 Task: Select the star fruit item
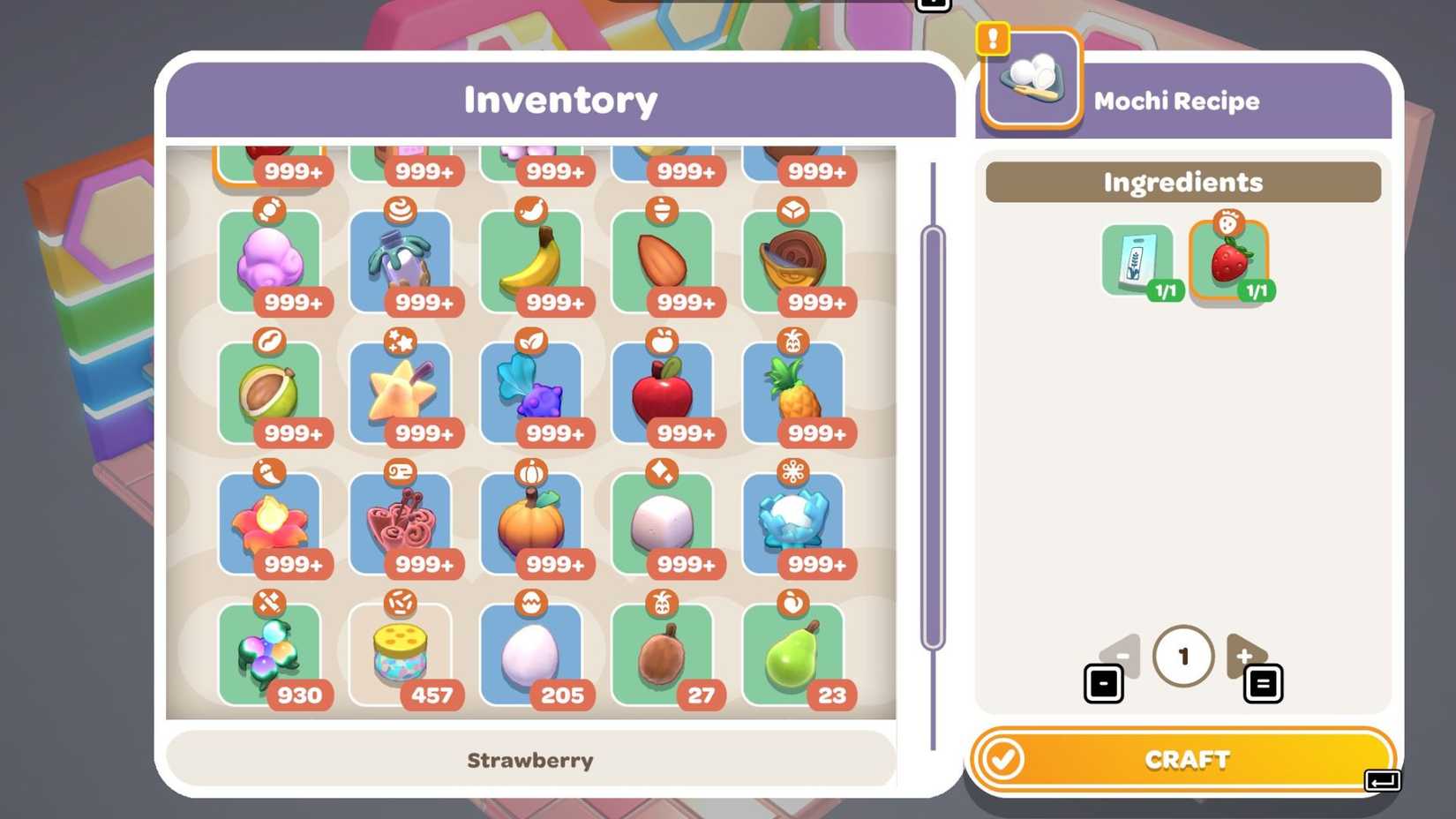pos(402,393)
